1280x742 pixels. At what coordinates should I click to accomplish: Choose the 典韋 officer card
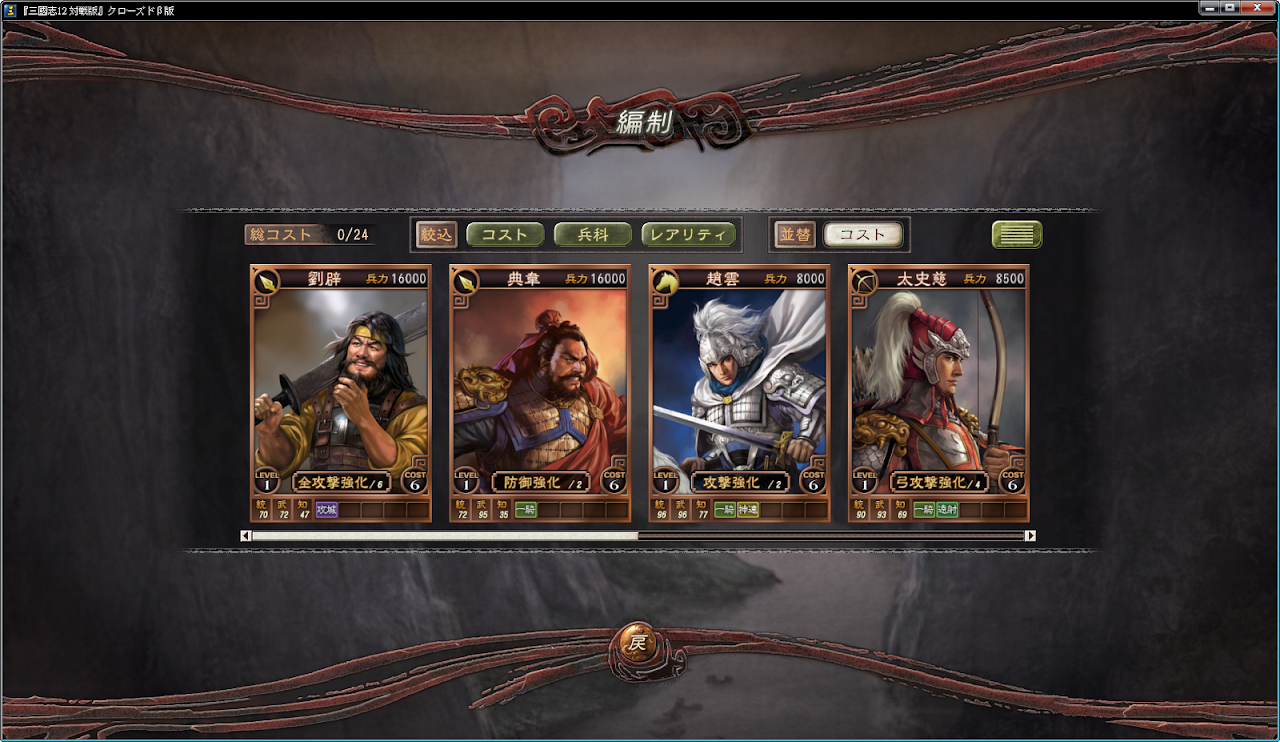[x=540, y=390]
